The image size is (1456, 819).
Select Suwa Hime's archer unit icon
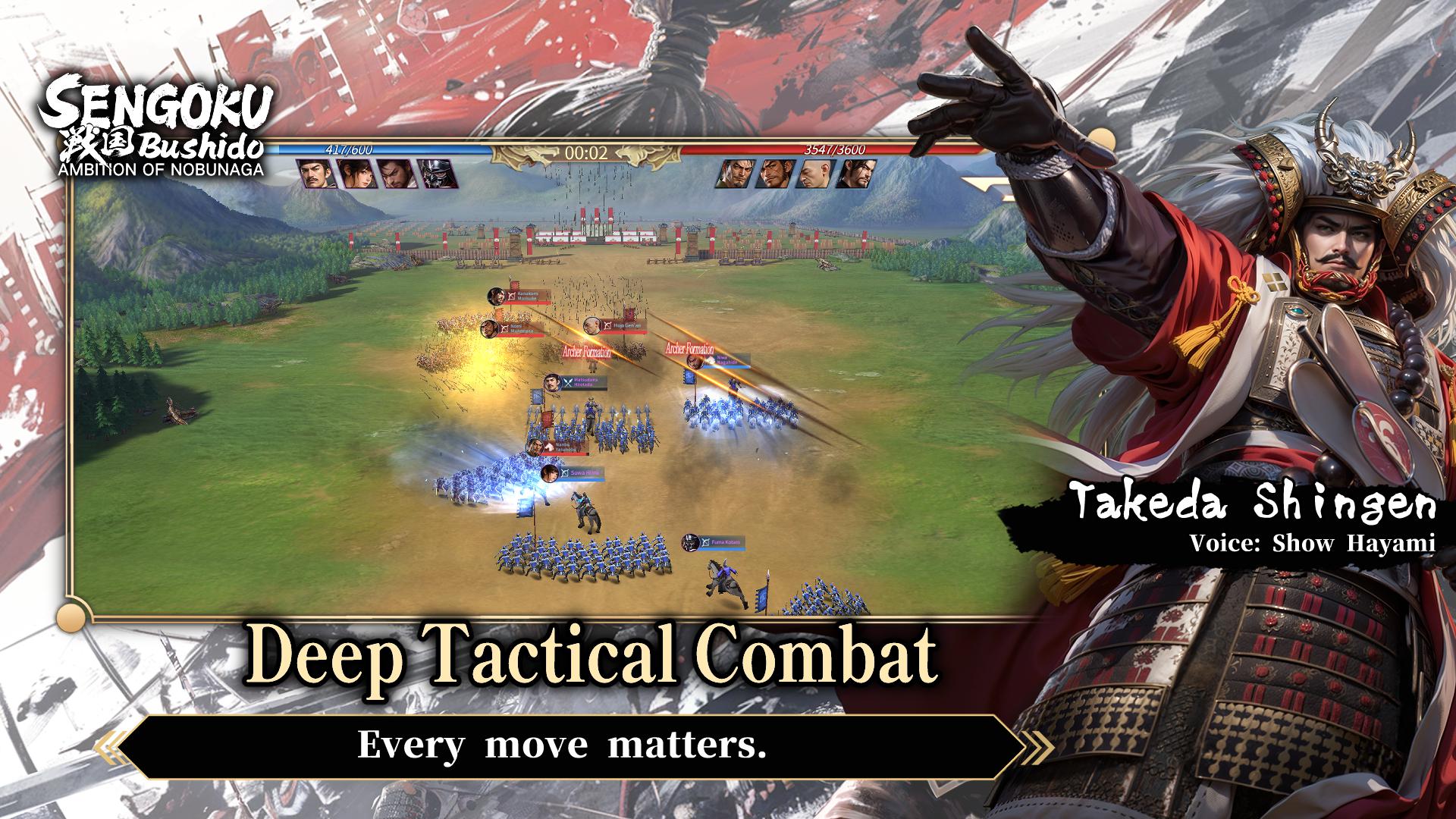click(x=563, y=472)
